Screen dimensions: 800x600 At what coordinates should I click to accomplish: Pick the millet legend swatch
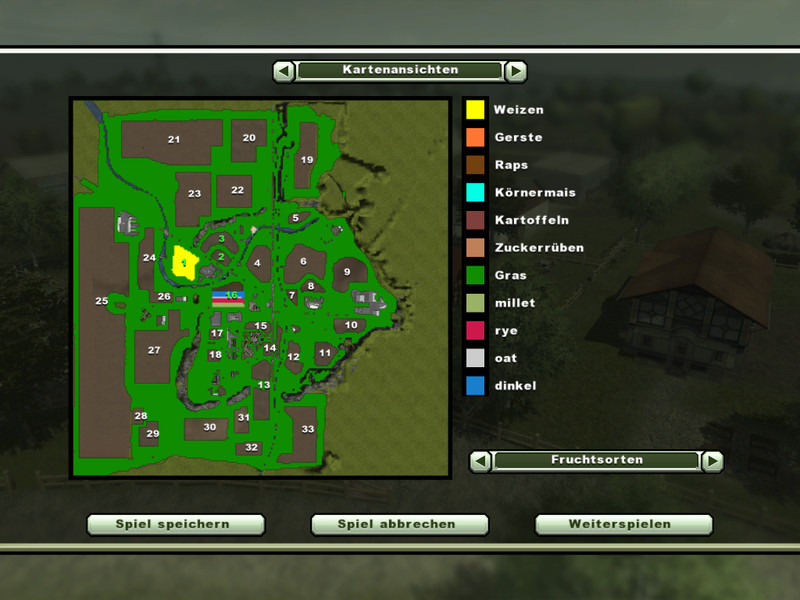(x=475, y=302)
